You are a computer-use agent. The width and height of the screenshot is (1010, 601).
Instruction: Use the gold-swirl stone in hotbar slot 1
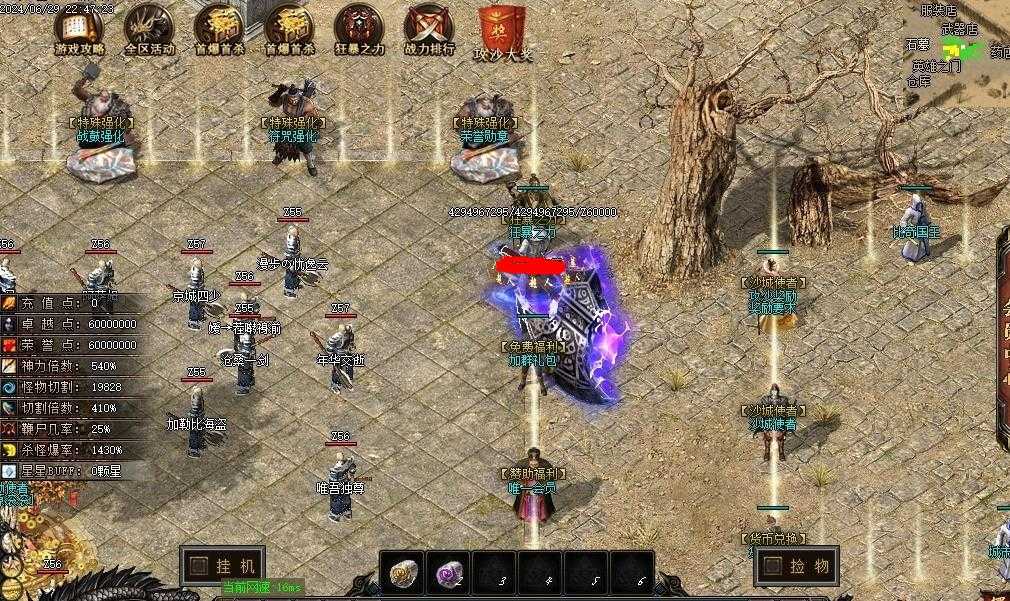[404, 572]
